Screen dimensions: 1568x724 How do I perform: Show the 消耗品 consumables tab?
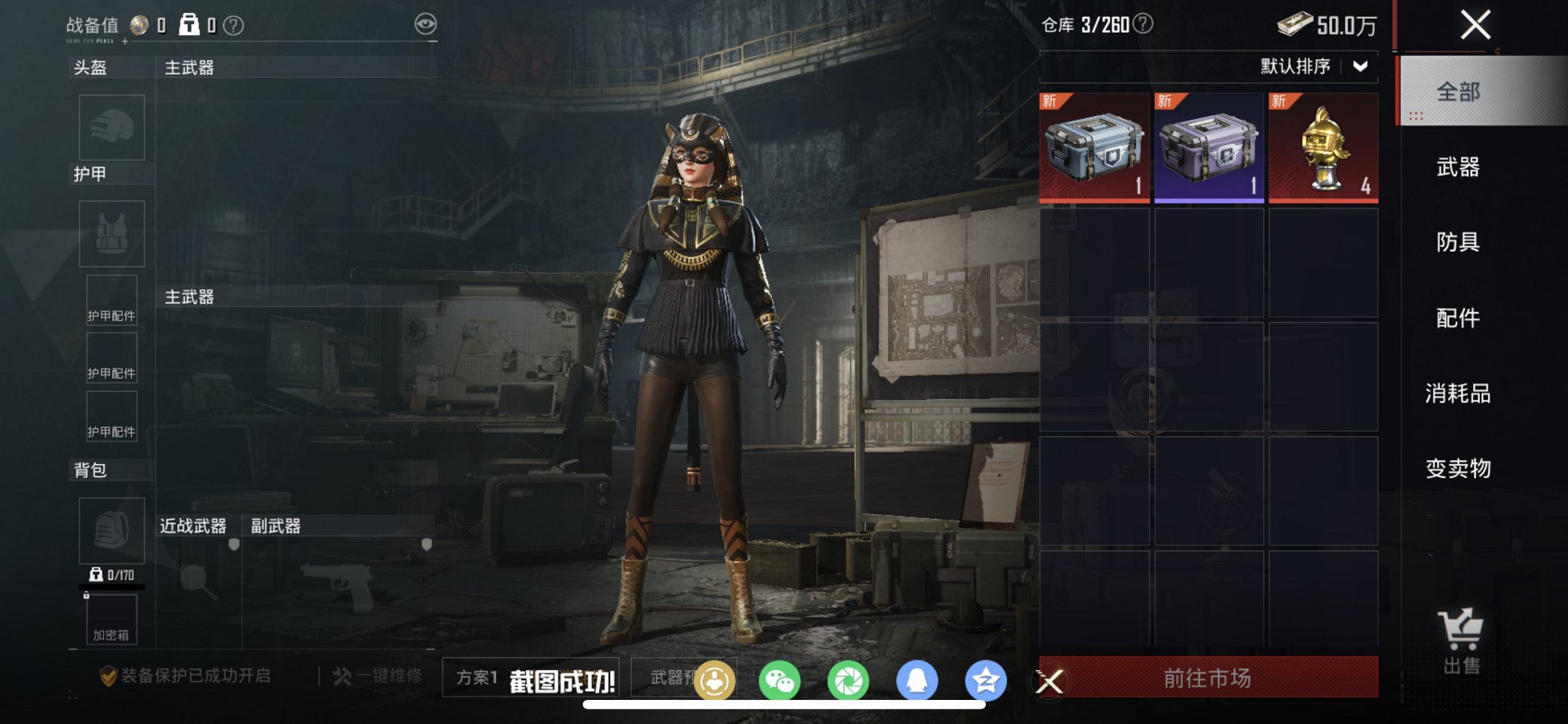(1458, 393)
